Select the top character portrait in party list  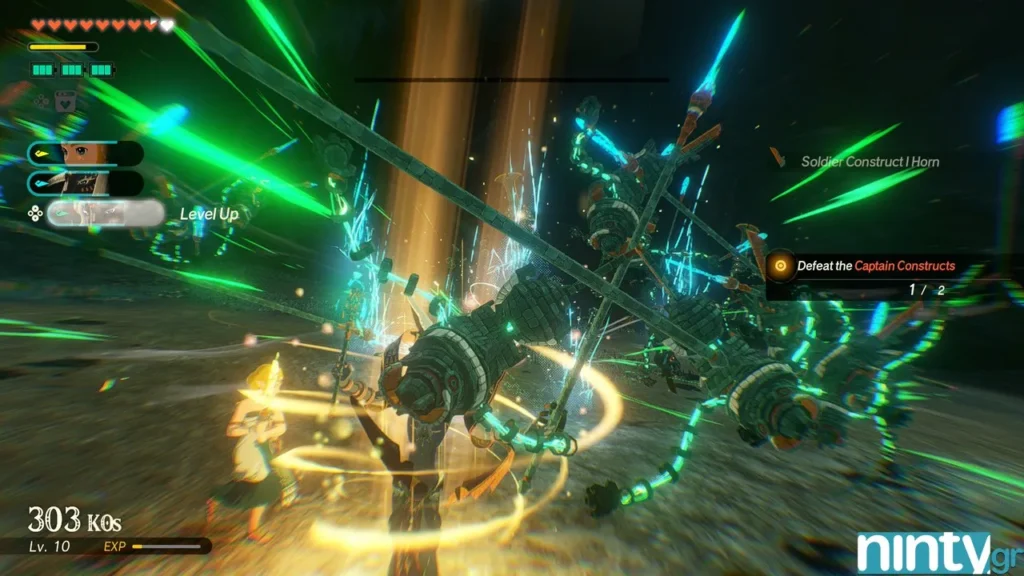pyautogui.click(x=85, y=153)
